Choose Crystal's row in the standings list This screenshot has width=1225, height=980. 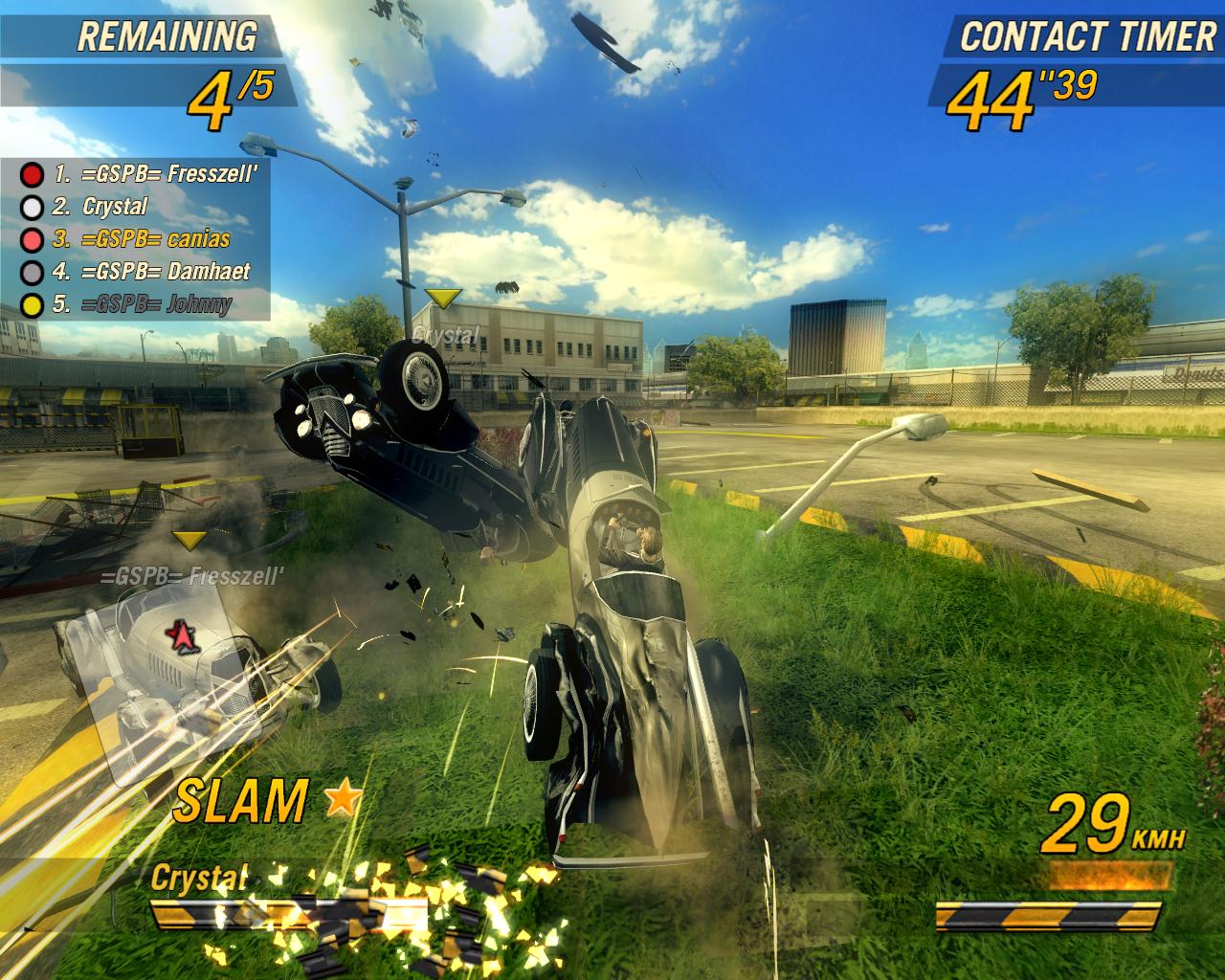click(115, 207)
